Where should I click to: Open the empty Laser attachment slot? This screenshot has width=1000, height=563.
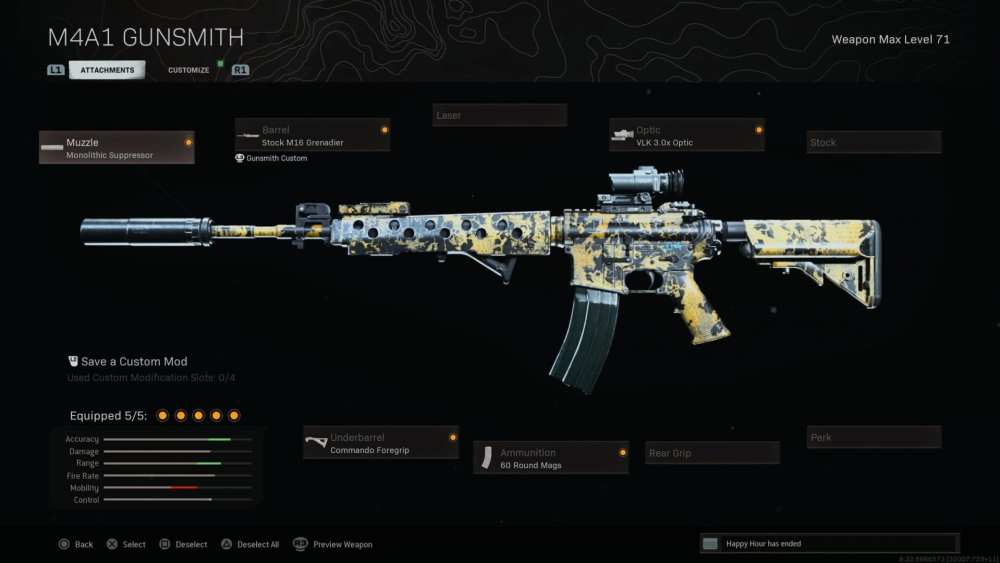tap(500, 116)
